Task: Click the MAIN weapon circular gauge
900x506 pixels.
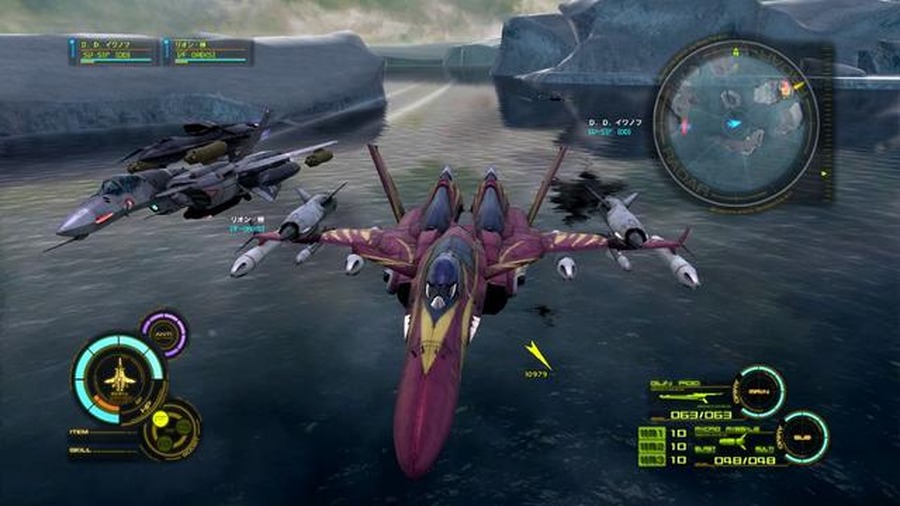Action: pyautogui.click(x=760, y=391)
